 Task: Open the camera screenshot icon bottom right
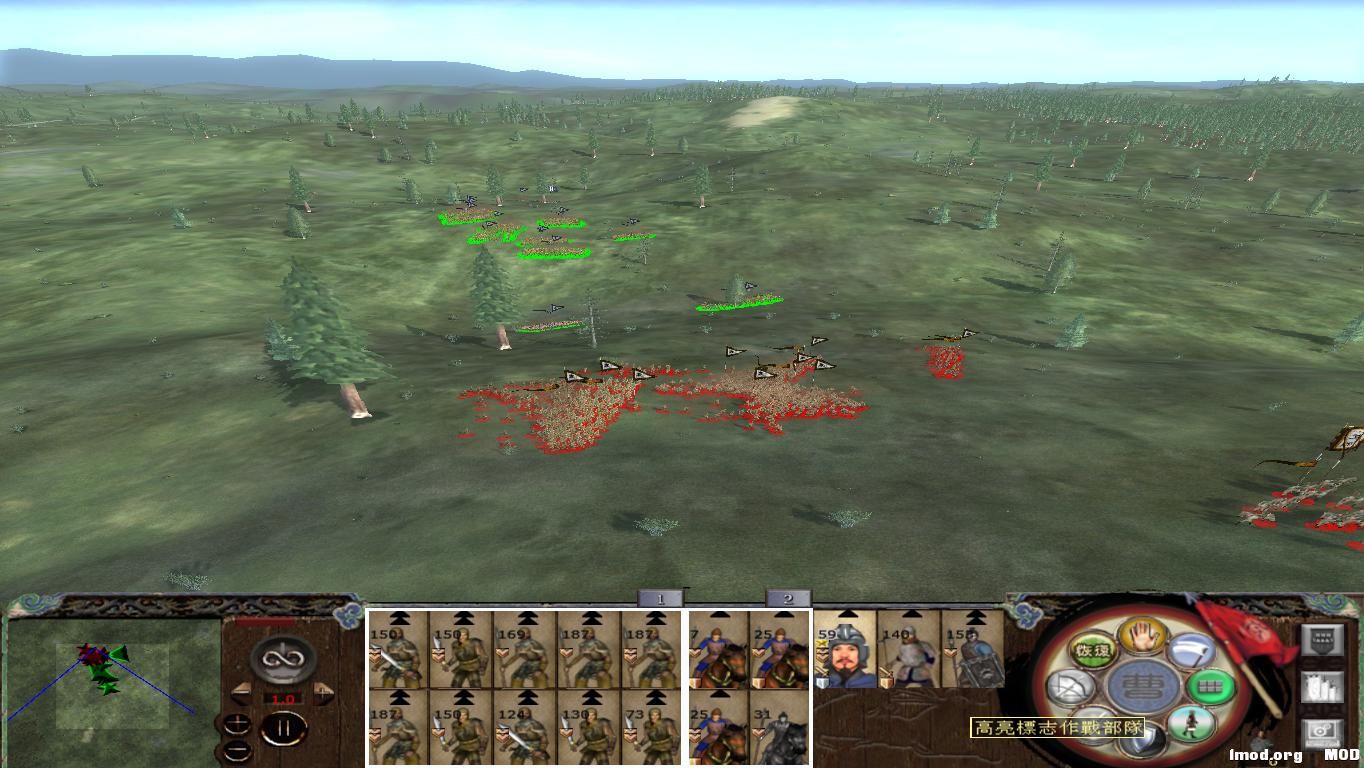[1322, 732]
